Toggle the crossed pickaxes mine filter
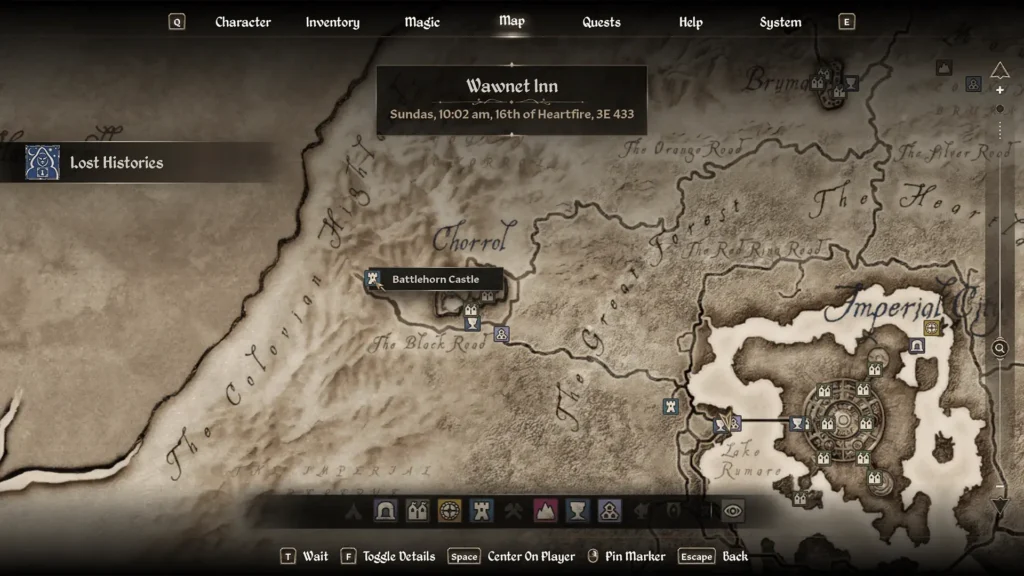 513,511
